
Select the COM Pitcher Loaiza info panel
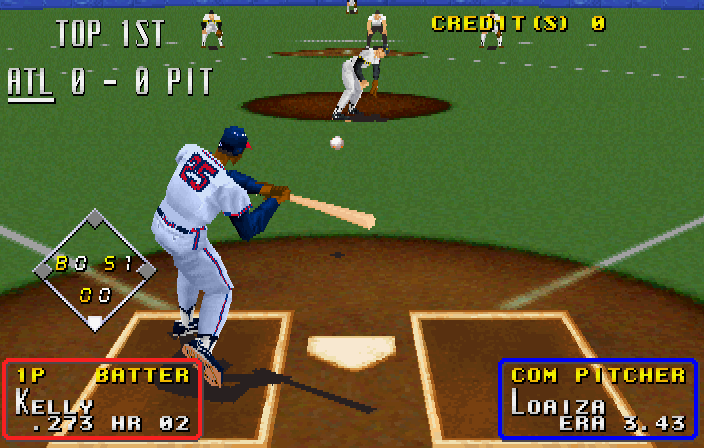pyautogui.click(x=597, y=398)
